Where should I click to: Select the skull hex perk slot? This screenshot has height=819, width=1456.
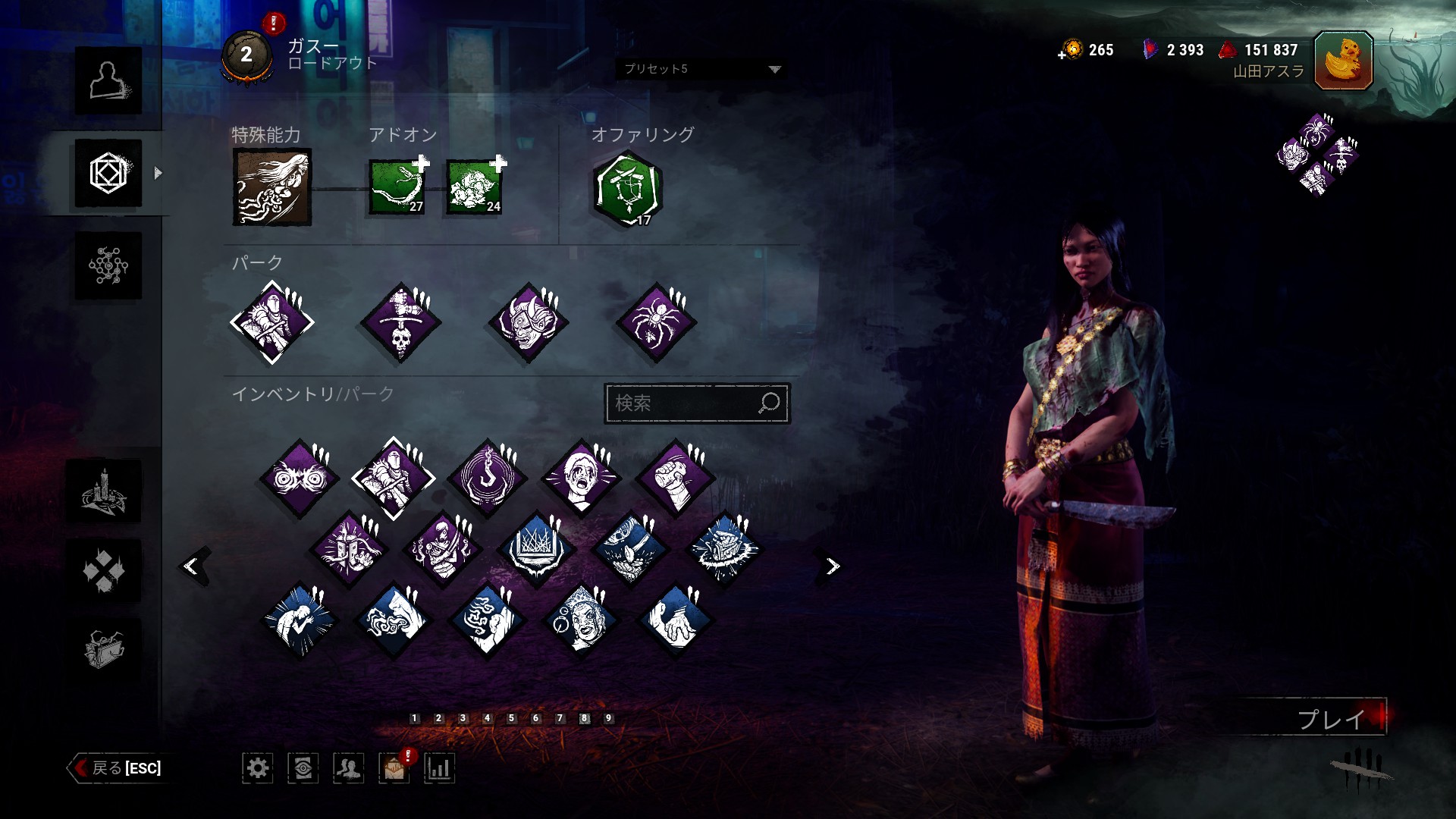click(x=400, y=322)
